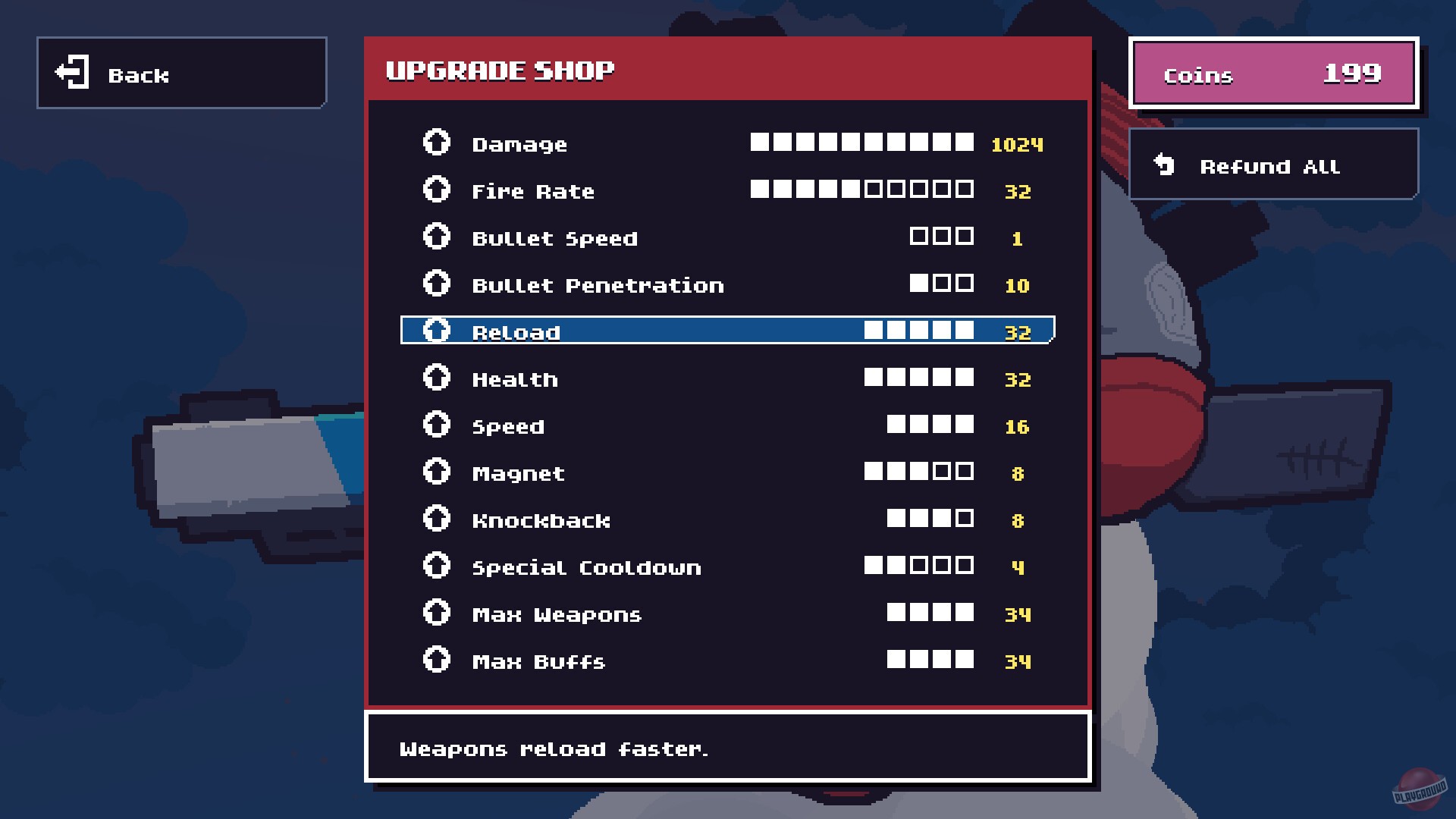
Task: Click the Magnet upgrade arrow icon
Action: coord(436,471)
